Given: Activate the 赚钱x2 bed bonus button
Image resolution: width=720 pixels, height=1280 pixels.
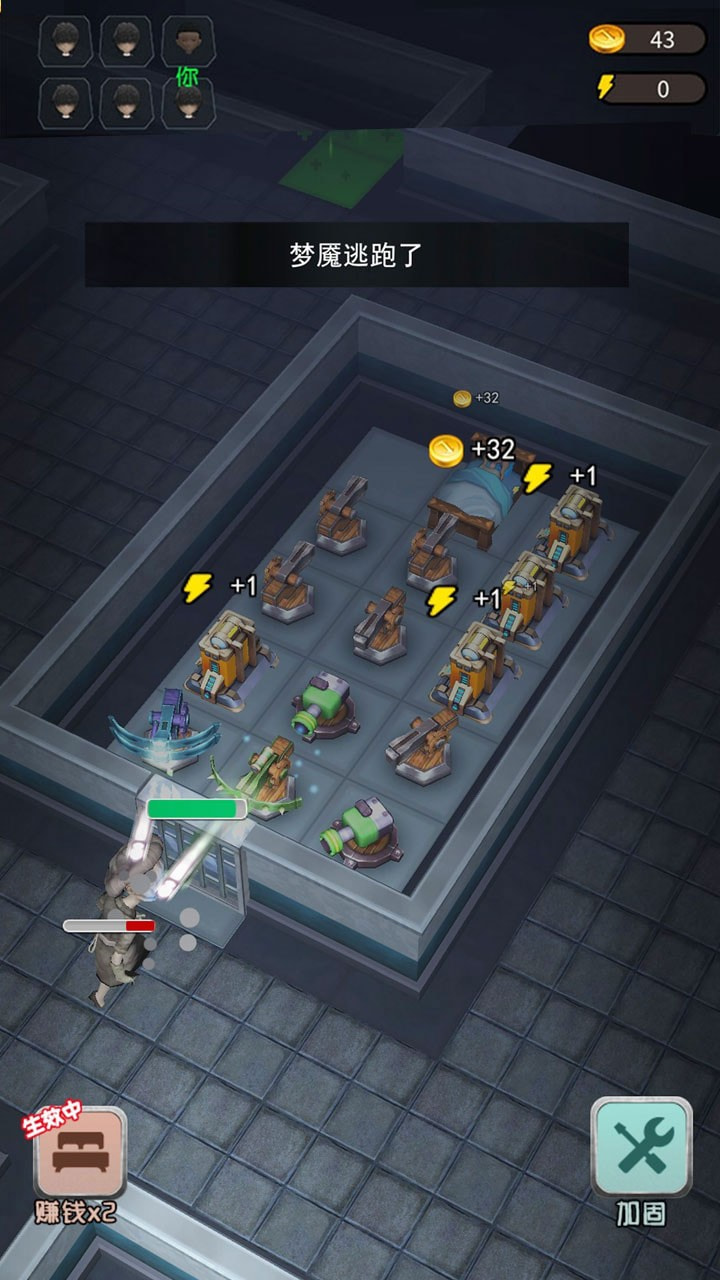Looking at the screenshot, I should click(80, 1154).
